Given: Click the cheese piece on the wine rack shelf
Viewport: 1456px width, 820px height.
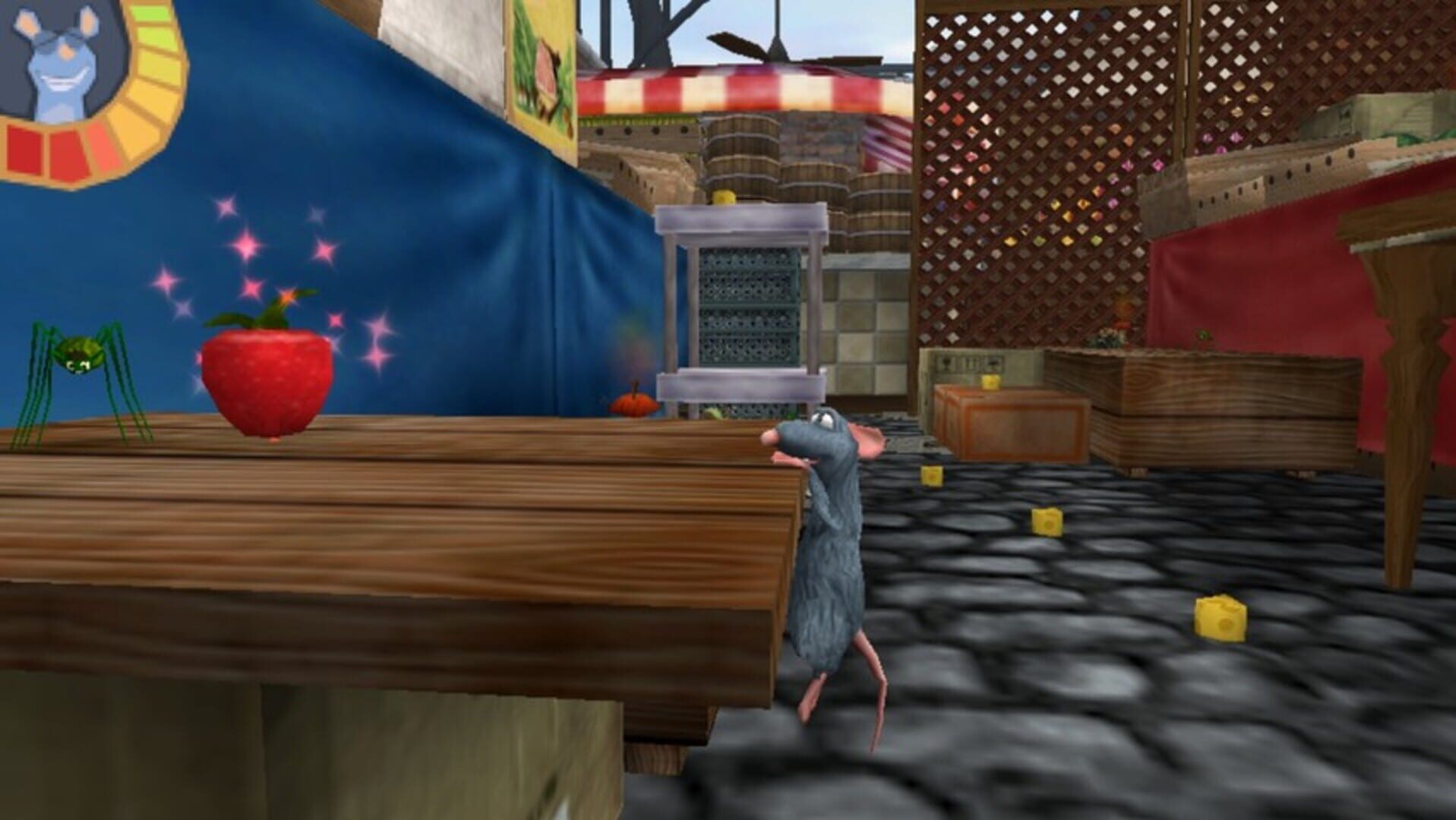Looking at the screenshot, I should click(723, 199).
